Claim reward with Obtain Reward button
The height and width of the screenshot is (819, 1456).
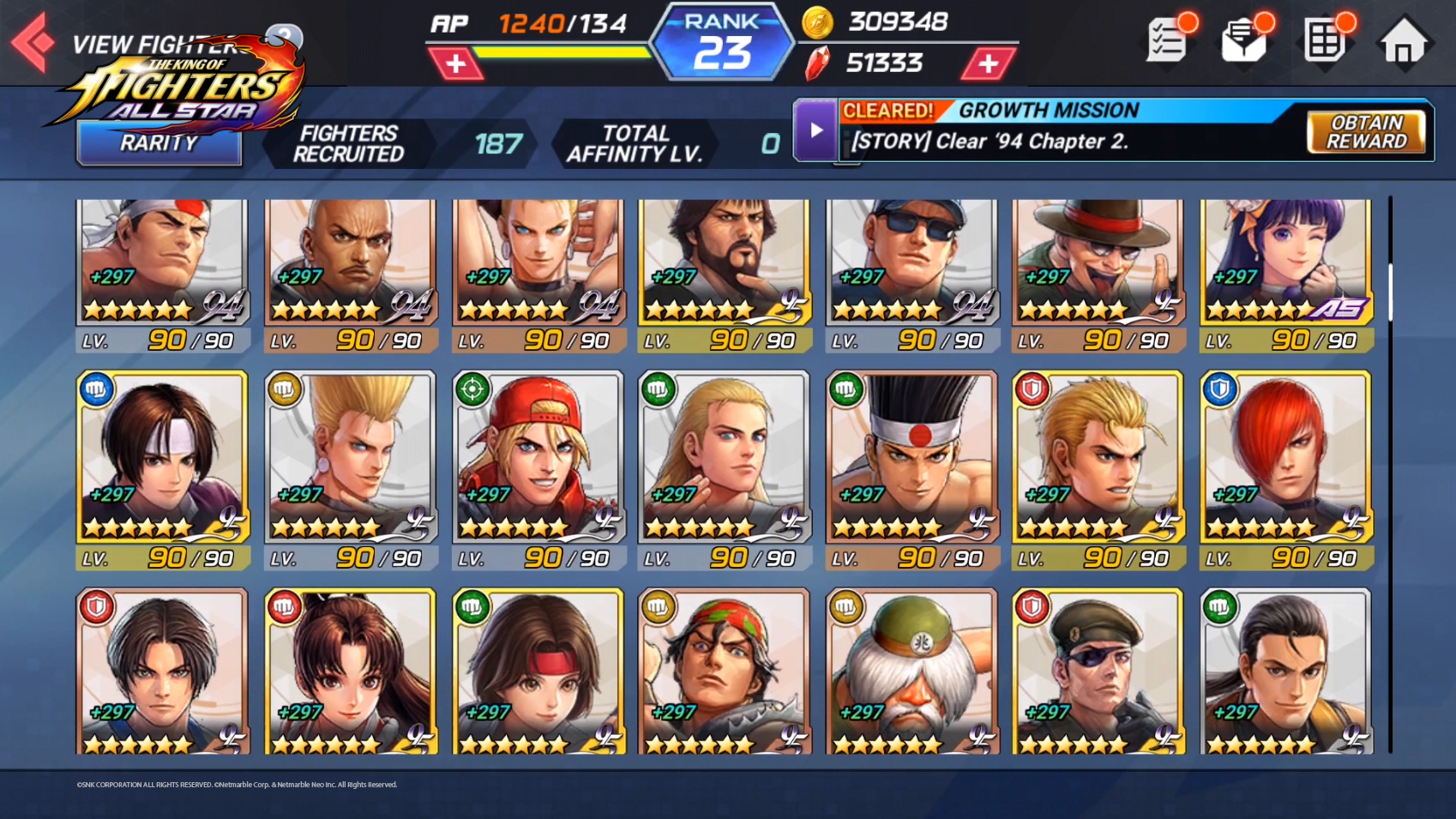(1365, 132)
